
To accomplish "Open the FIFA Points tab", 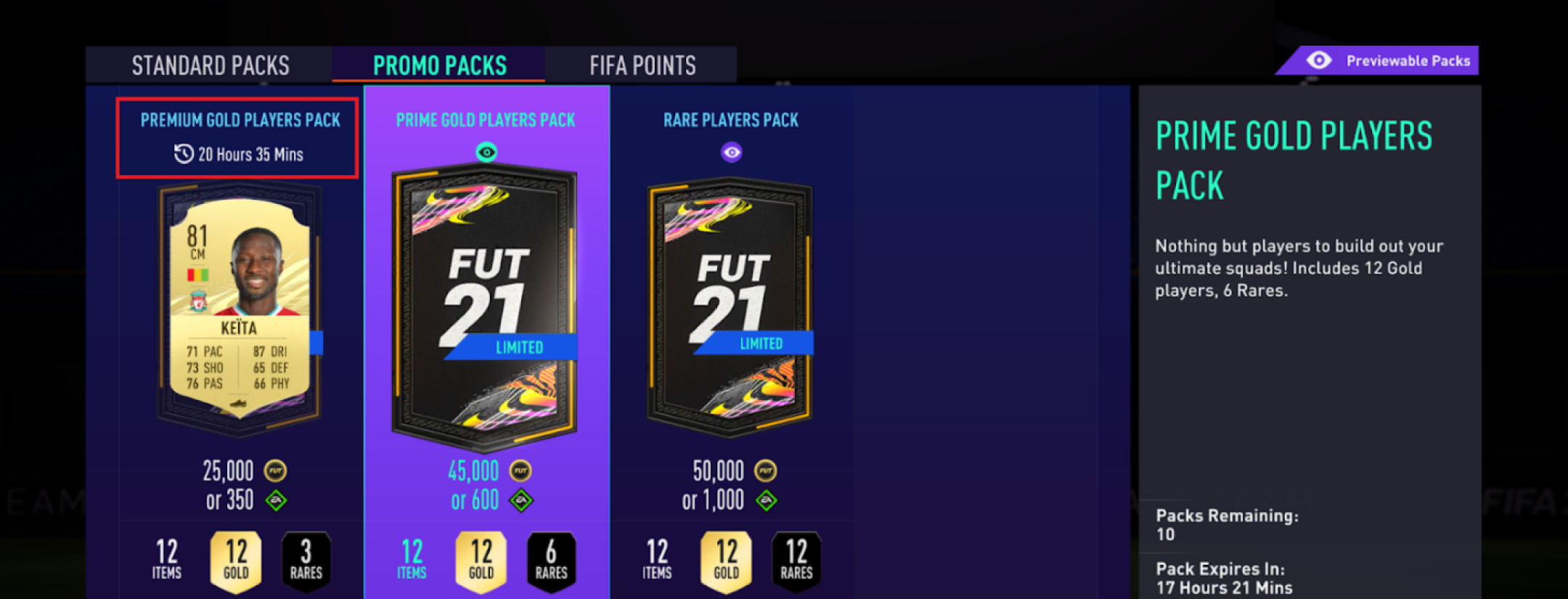I will point(642,65).
